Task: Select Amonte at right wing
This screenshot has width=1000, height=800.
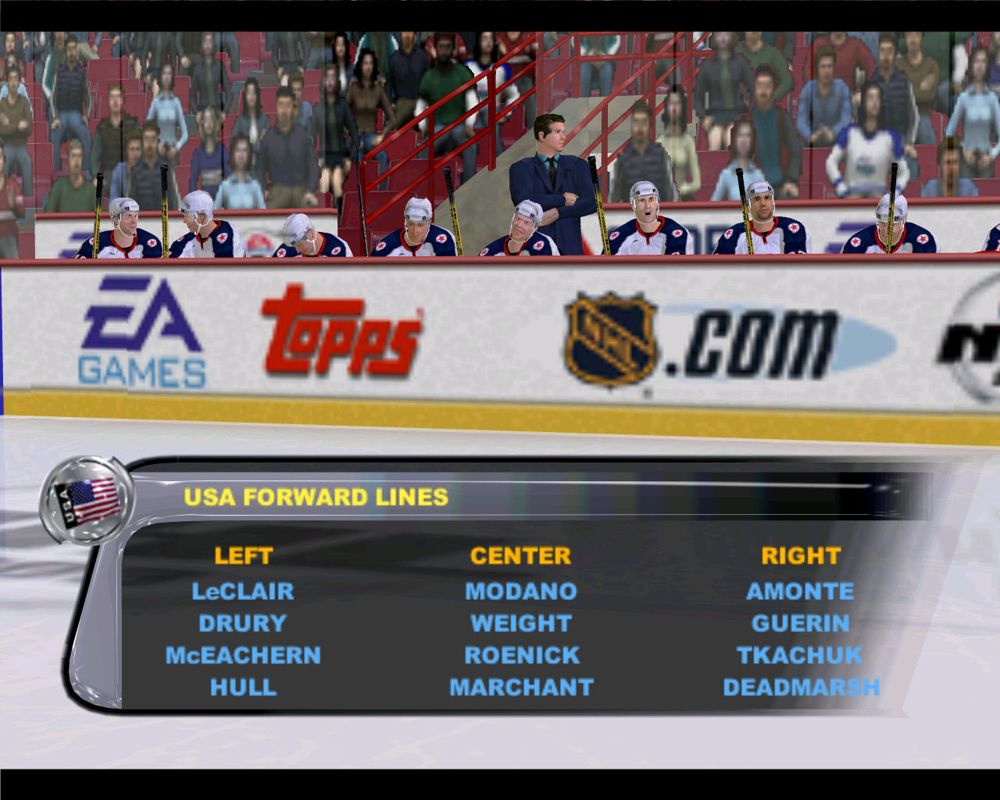Action: (800, 591)
